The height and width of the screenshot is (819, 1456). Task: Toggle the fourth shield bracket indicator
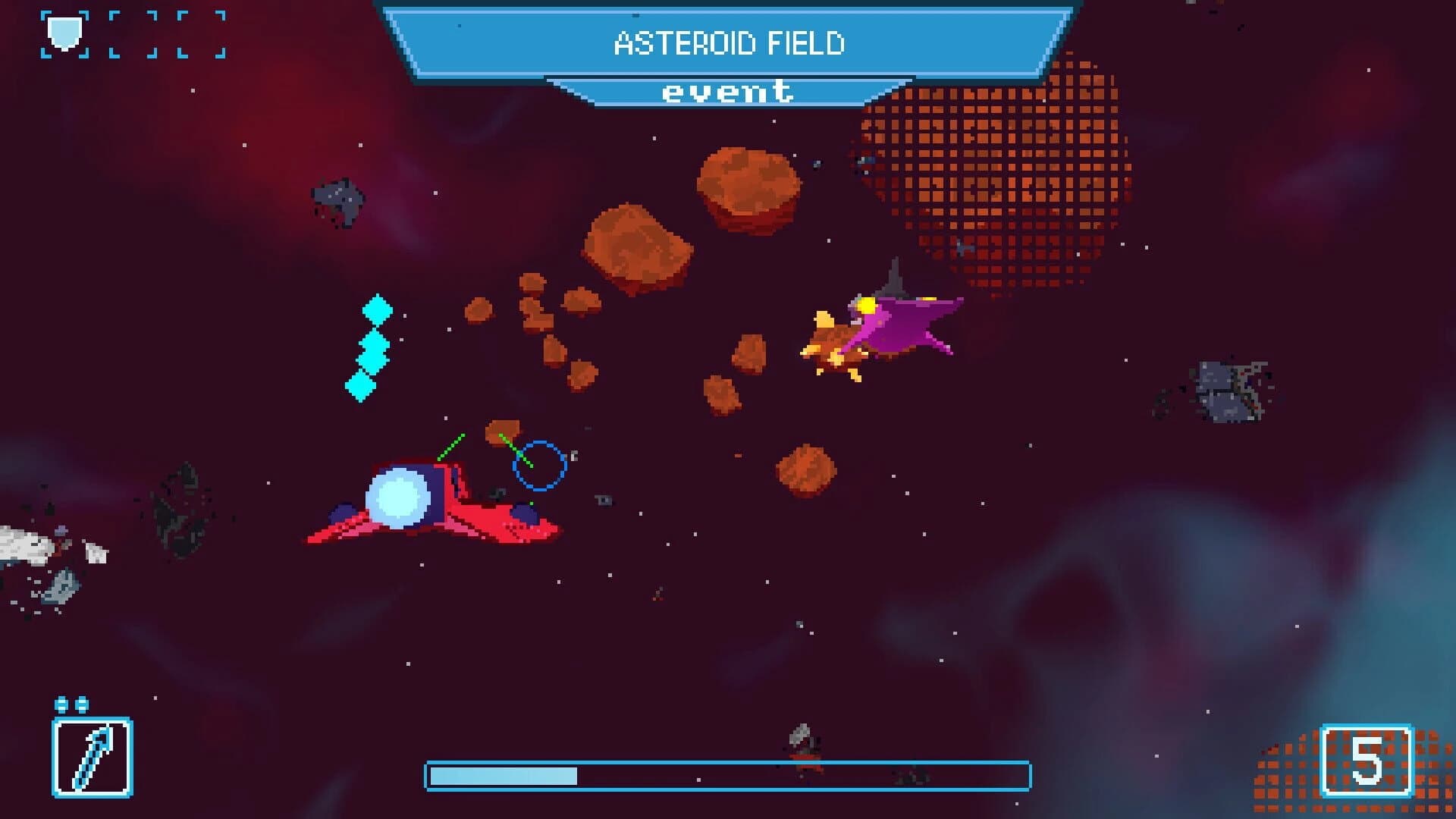[201, 34]
